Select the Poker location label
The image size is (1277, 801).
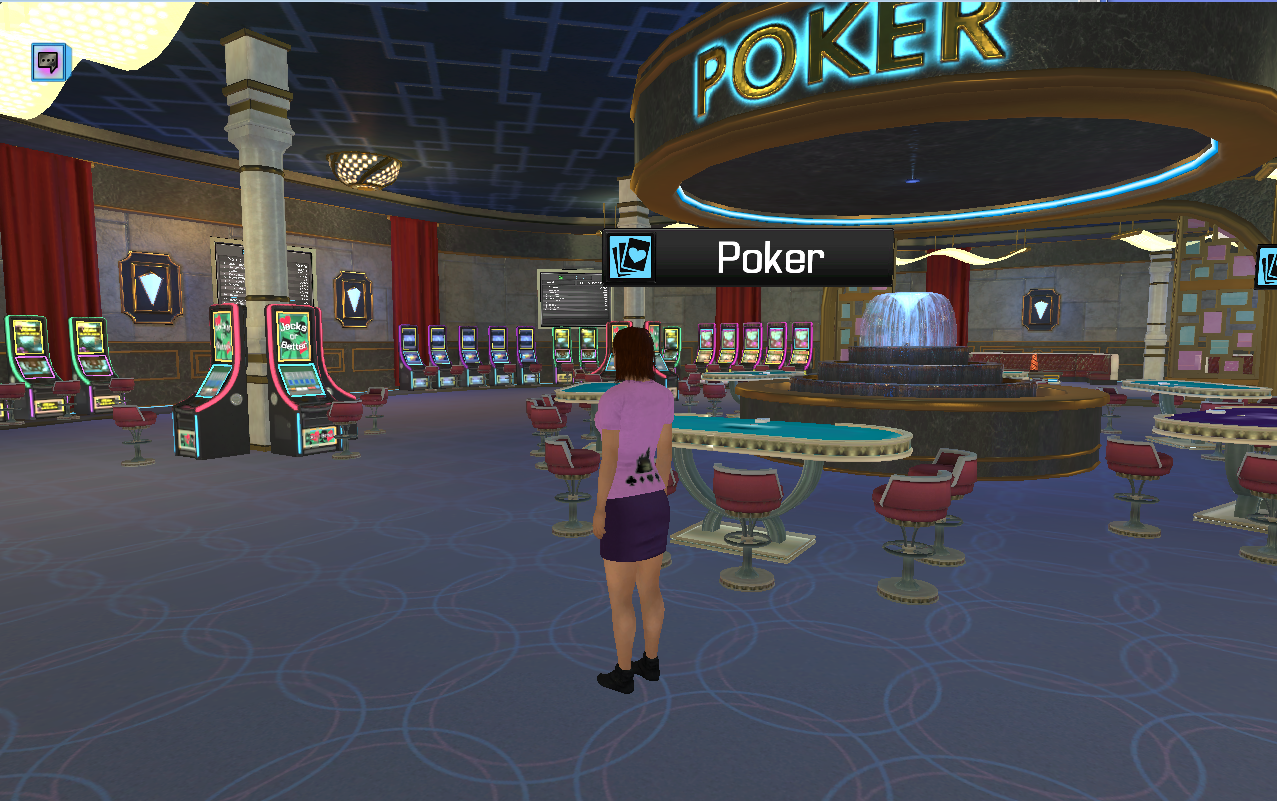748,258
